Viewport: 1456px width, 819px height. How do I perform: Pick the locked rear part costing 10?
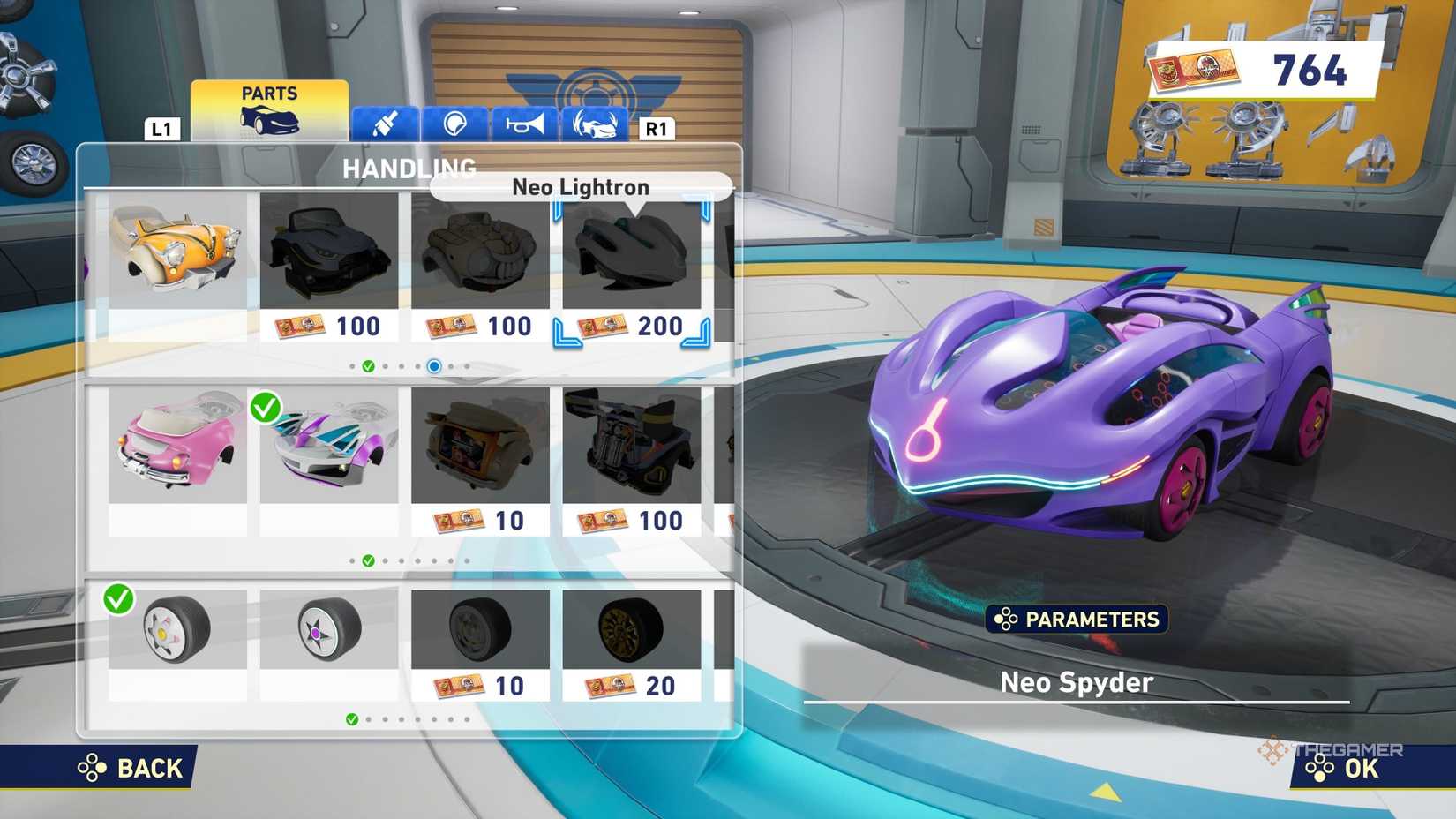[480, 459]
